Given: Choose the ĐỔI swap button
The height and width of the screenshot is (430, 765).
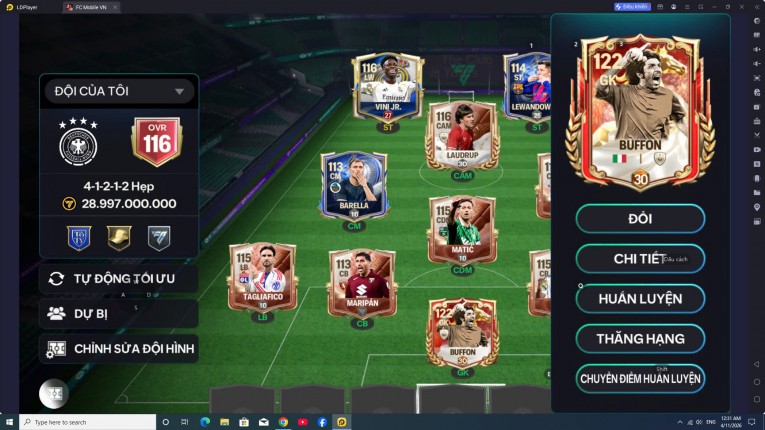Looking at the screenshot, I should pos(640,218).
